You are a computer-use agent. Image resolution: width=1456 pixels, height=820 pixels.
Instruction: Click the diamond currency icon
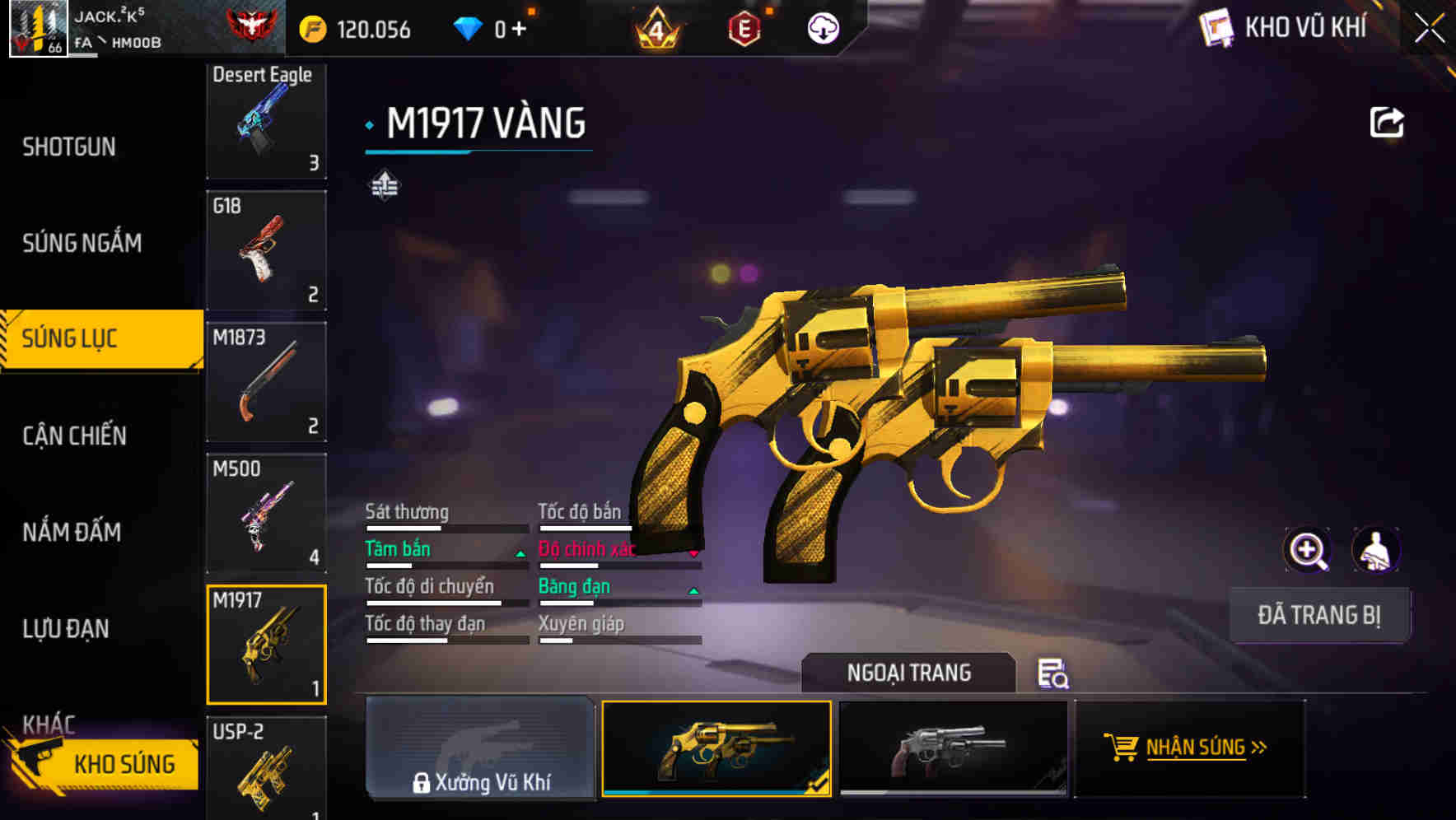(469, 26)
